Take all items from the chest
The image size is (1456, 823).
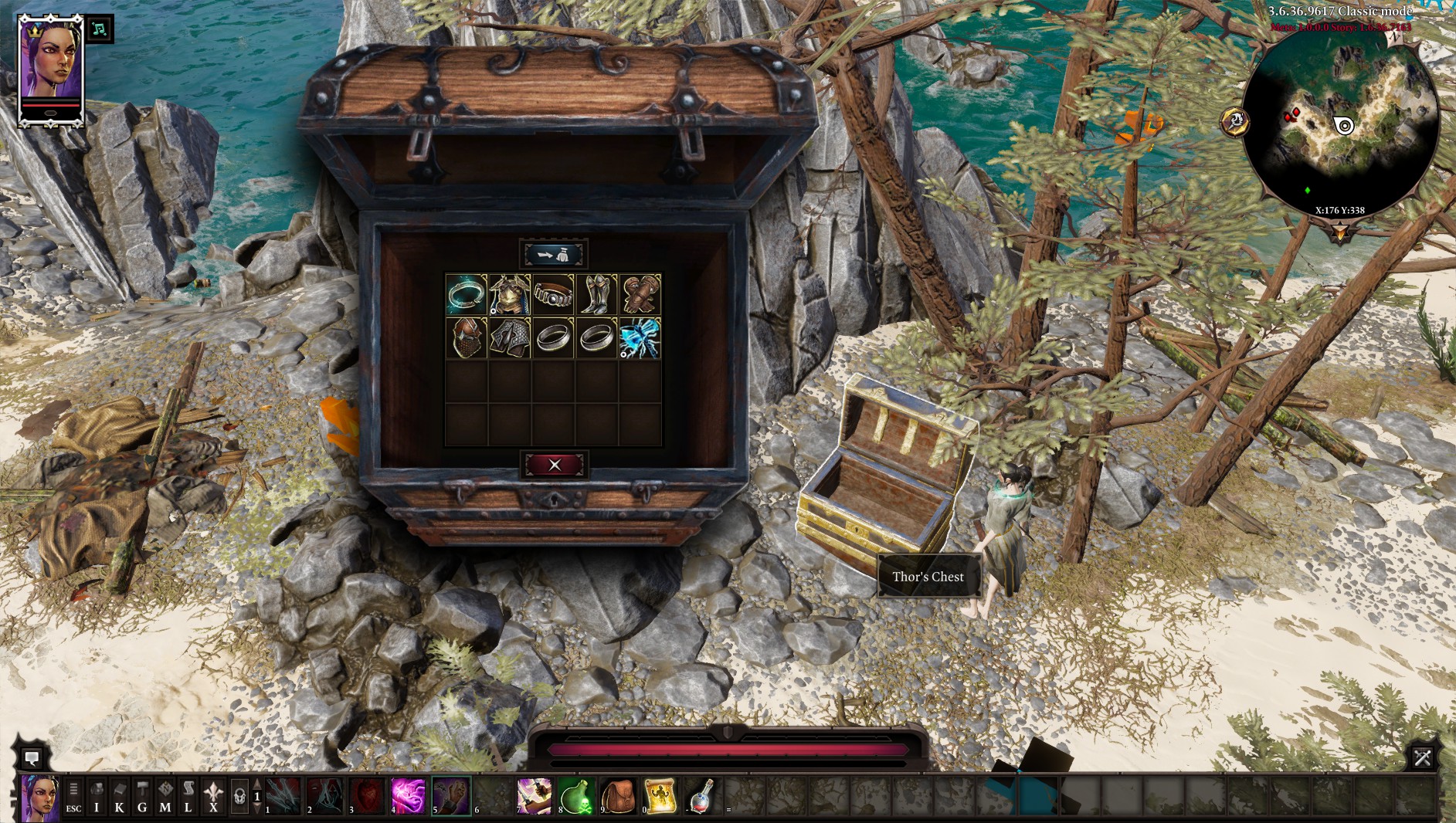click(x=554, y=254)
